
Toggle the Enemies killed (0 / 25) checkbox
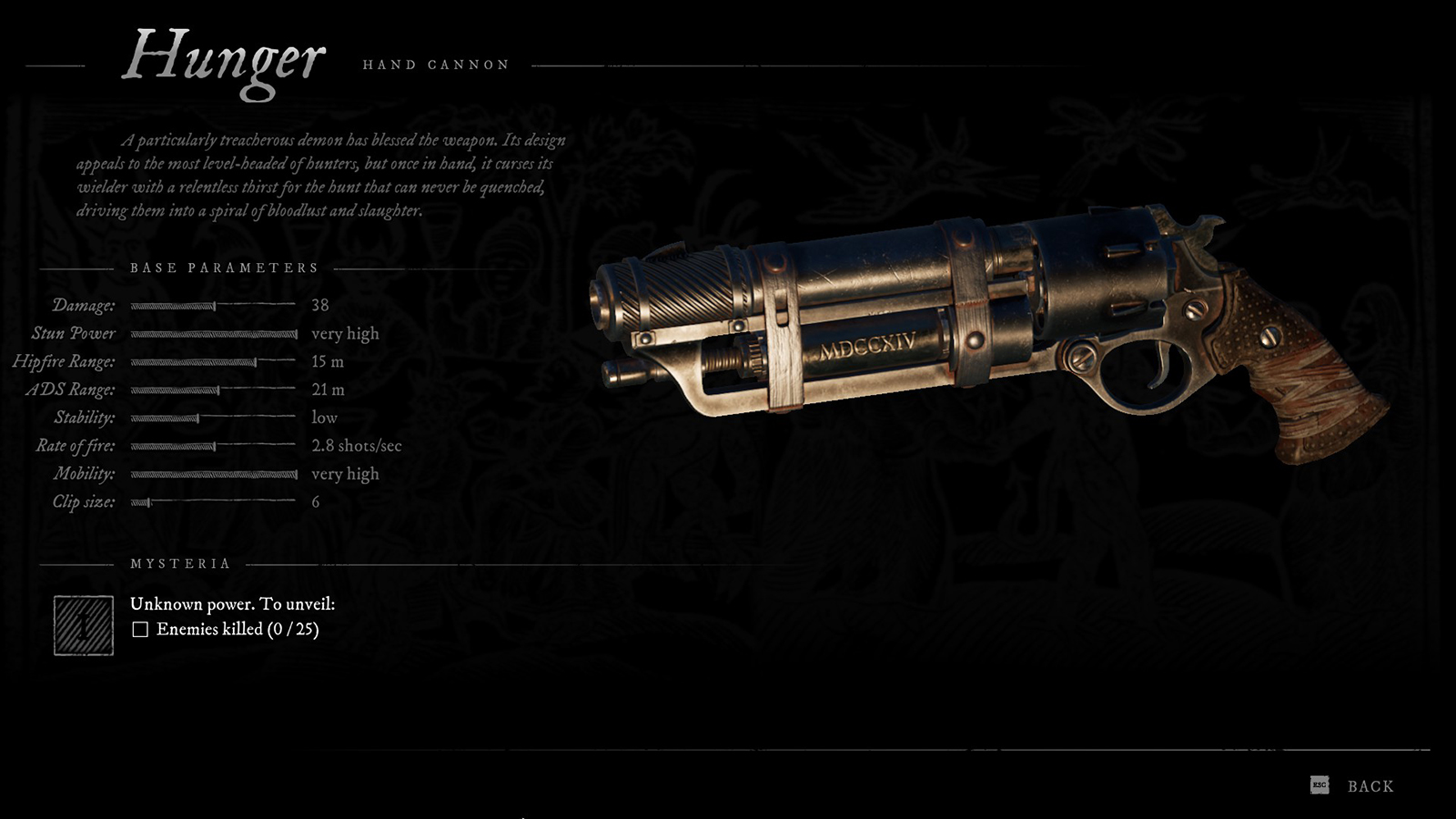(141, 628)
